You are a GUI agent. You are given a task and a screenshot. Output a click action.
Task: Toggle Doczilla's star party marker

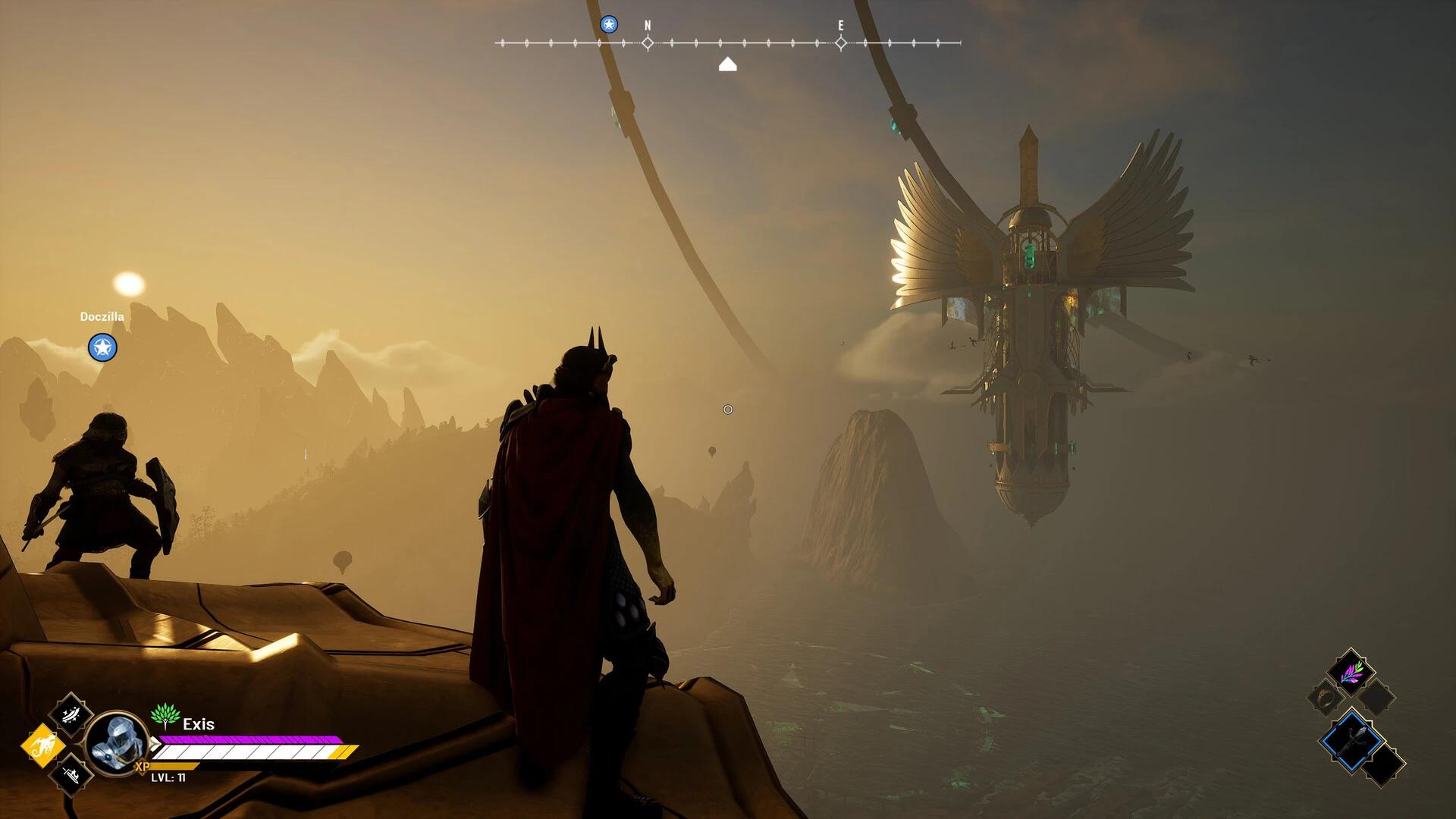102,348
